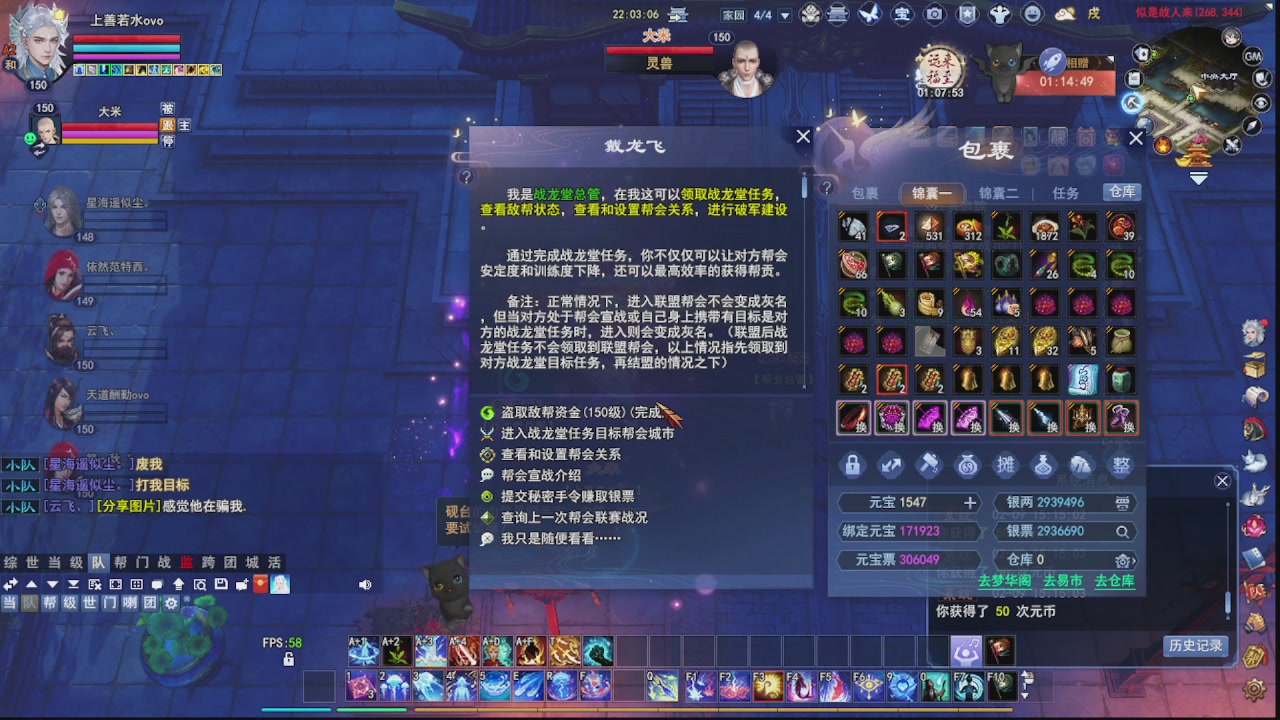
Task: Open the camera screenshot icon in top bar
Action: click(935, 13)
